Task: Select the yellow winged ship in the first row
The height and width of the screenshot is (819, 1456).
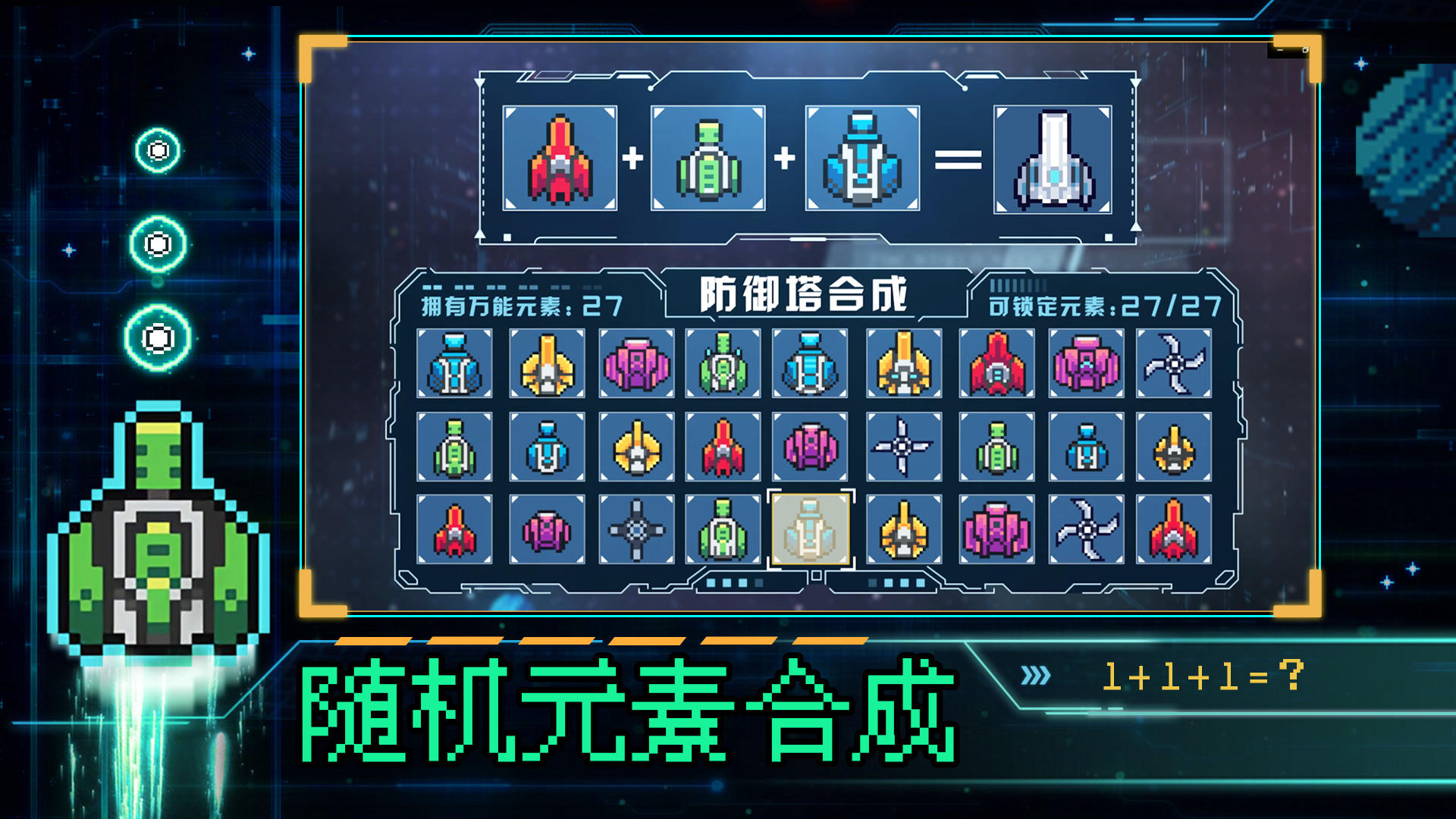Action: pos(545,364)
